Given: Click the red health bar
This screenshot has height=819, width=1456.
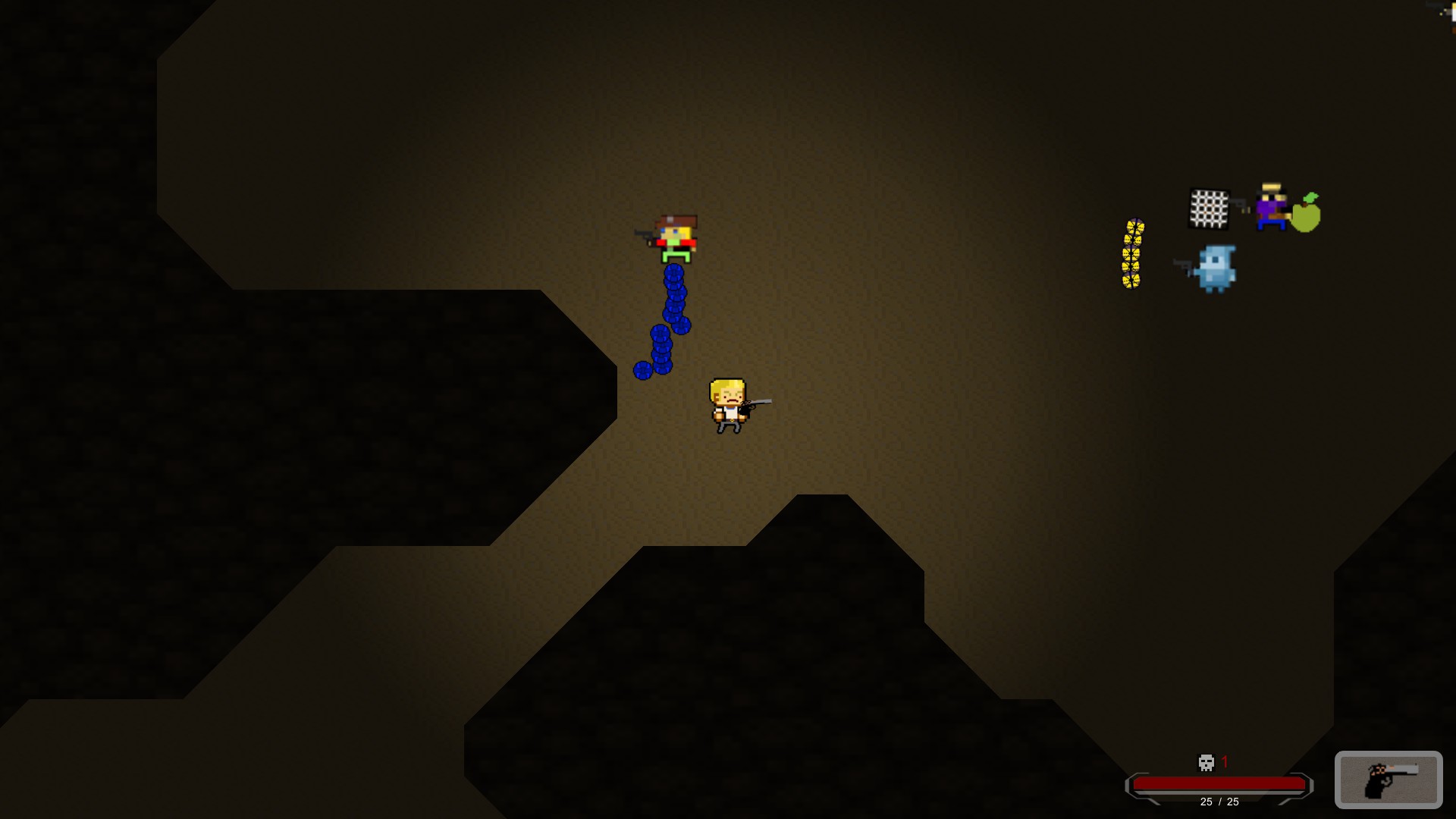Looking at the screenshot, I should click(1219, 783).
